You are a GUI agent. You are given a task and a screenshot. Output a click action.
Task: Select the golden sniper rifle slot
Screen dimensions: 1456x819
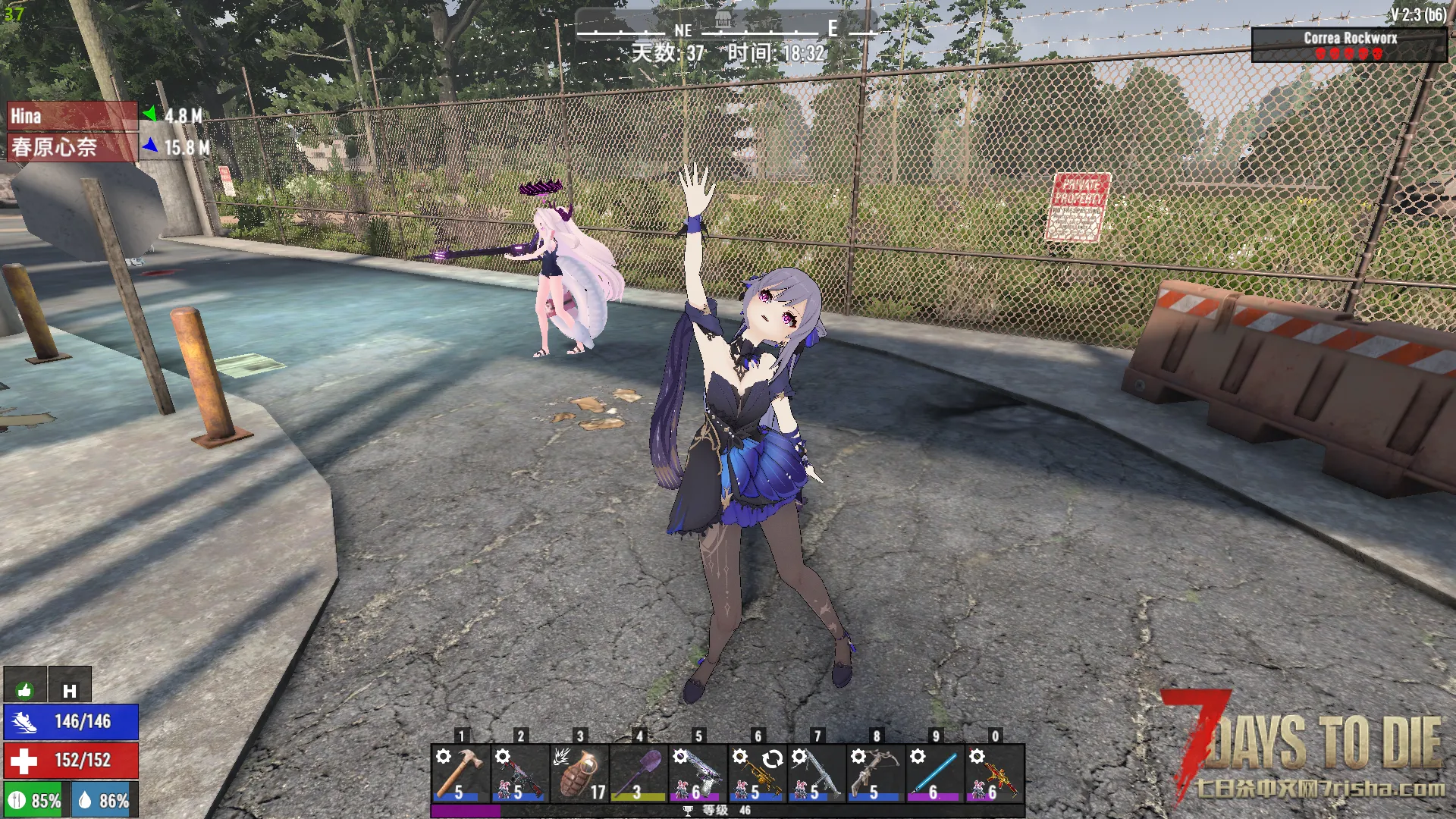tap(757, 773)
